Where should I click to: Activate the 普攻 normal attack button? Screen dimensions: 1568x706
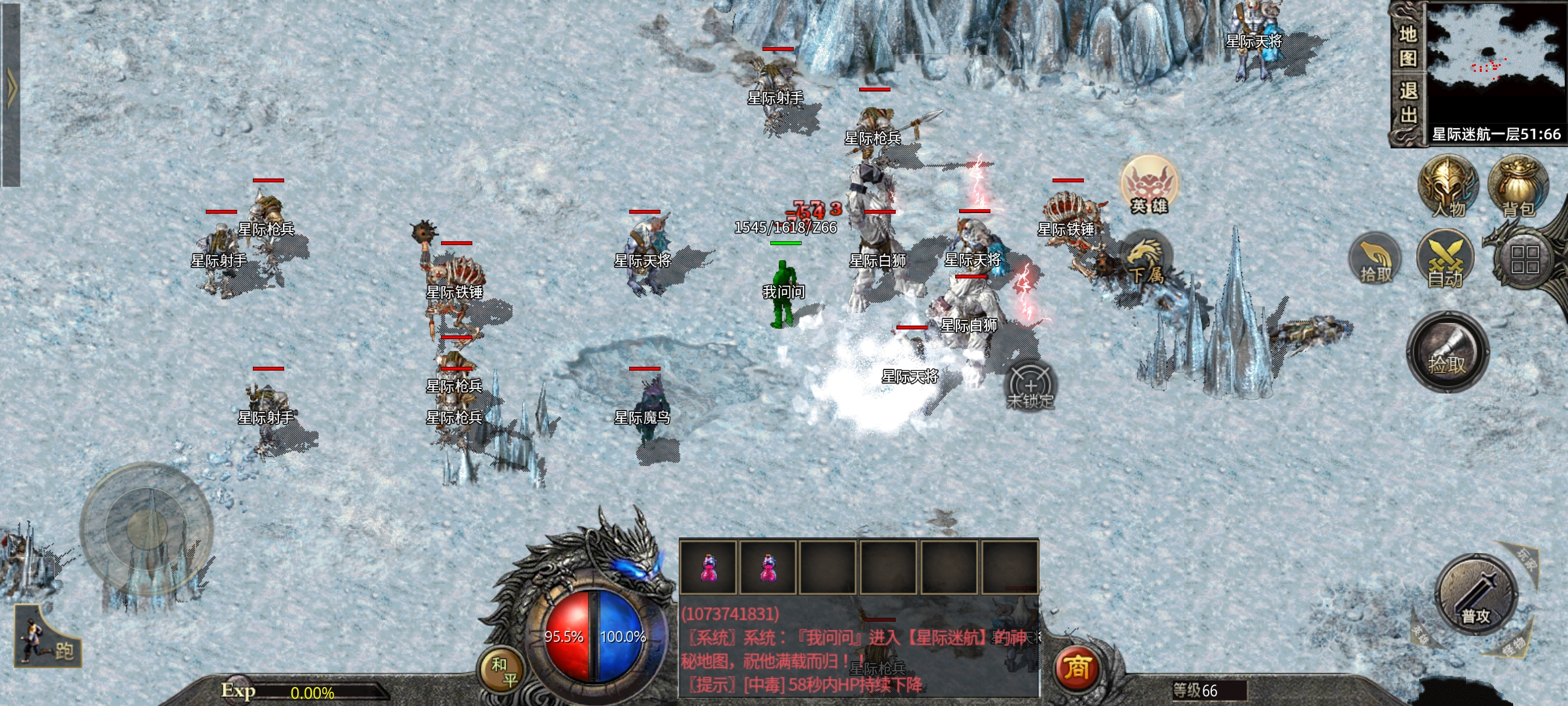[x=1476, y=595]
